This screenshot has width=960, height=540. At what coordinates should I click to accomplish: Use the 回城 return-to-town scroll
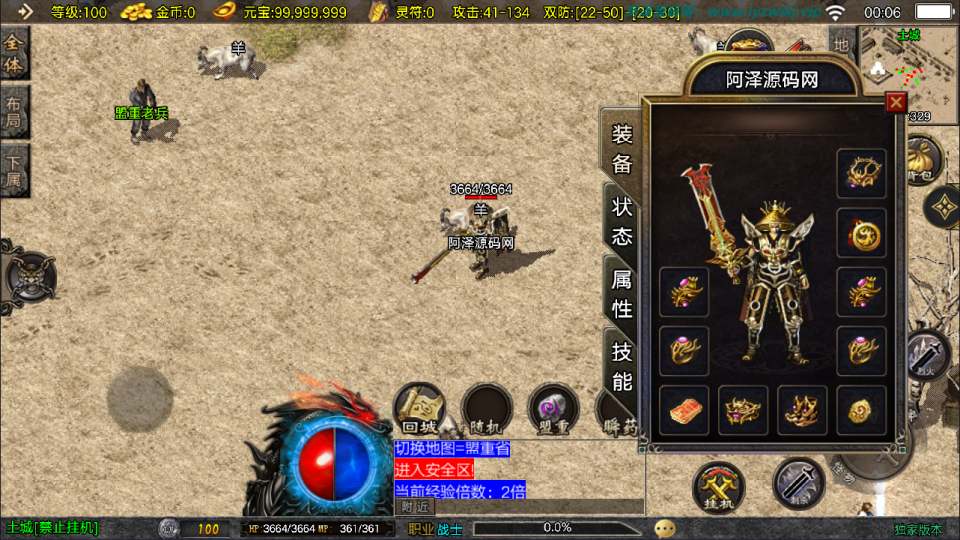click(419, 407)
